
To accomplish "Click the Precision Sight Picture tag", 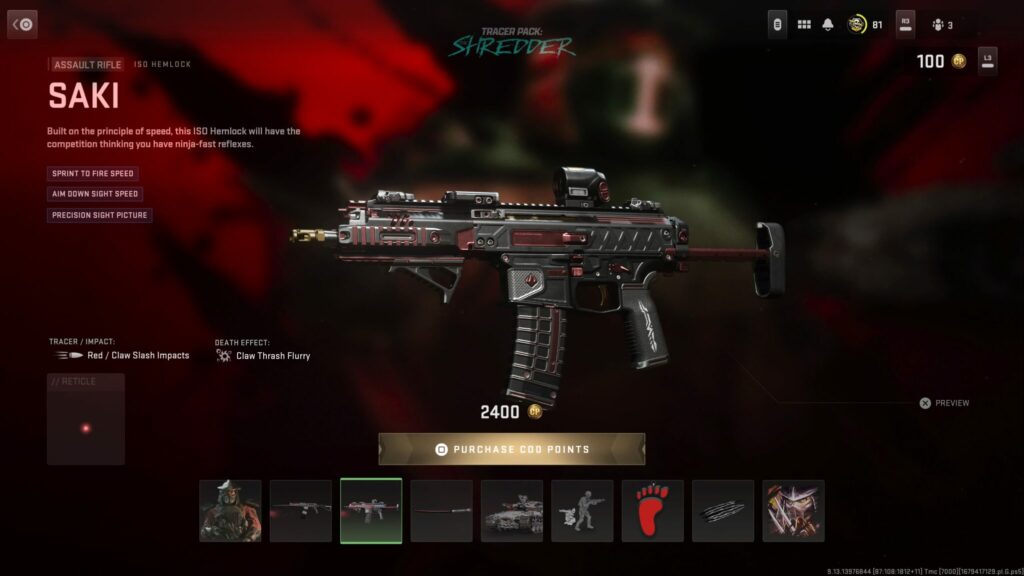I will (99, 215).
